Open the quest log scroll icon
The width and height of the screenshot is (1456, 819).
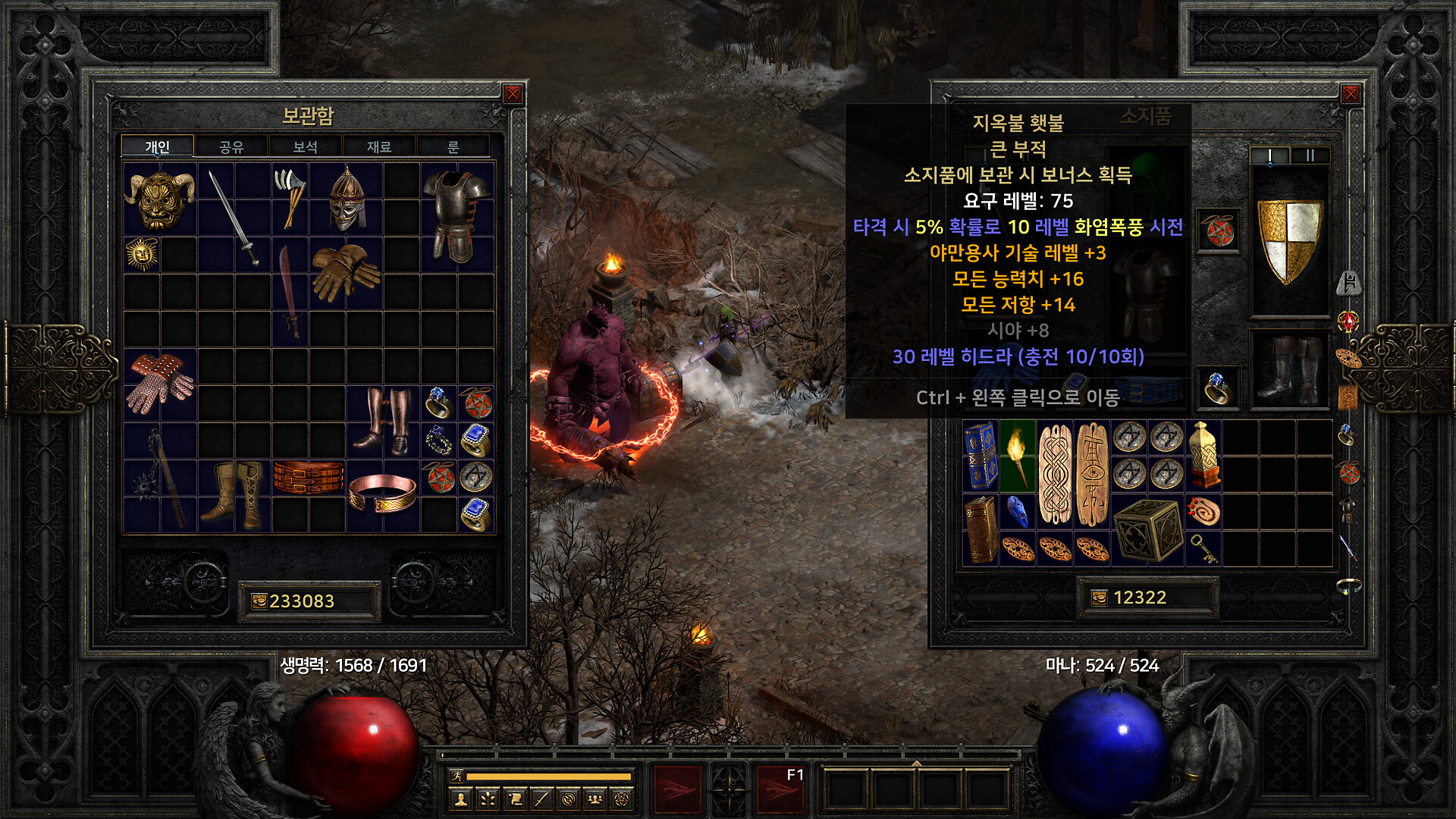pyautogui.click(x=515, y=799)
